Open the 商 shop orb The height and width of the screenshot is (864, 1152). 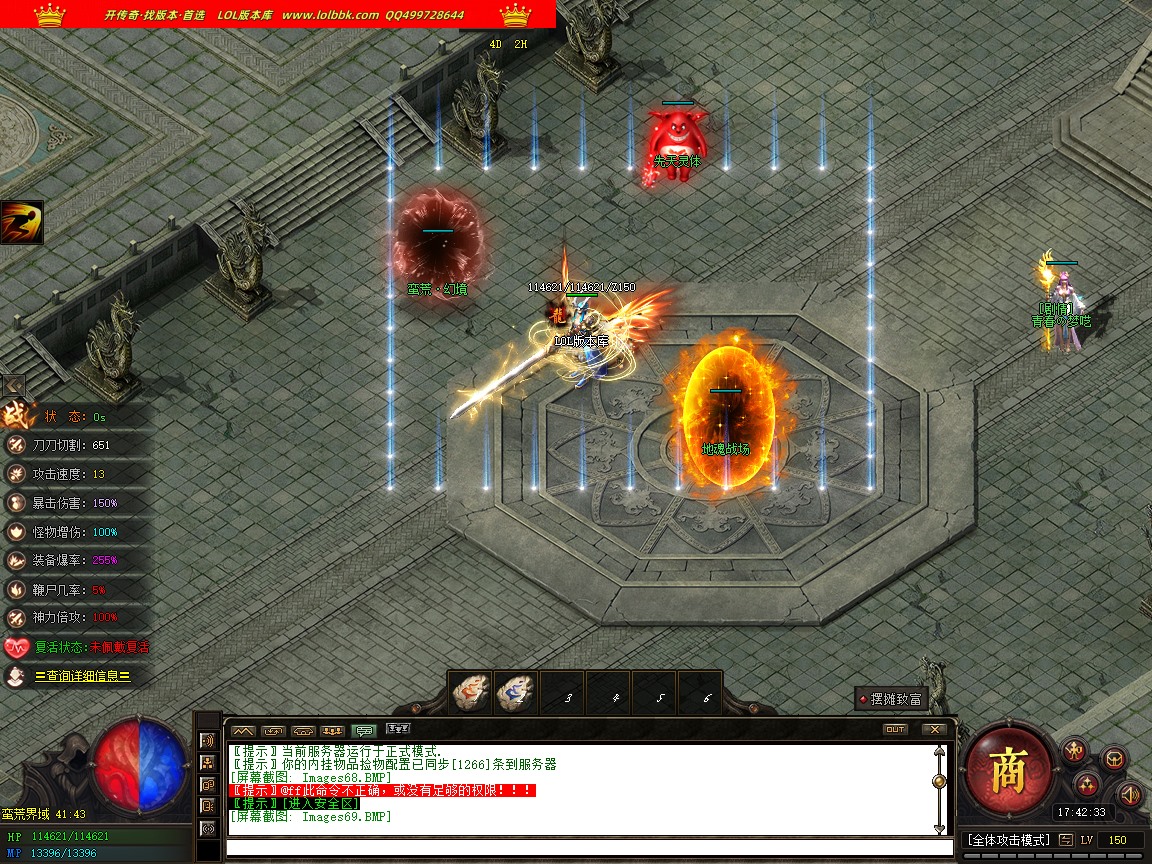1006,770
